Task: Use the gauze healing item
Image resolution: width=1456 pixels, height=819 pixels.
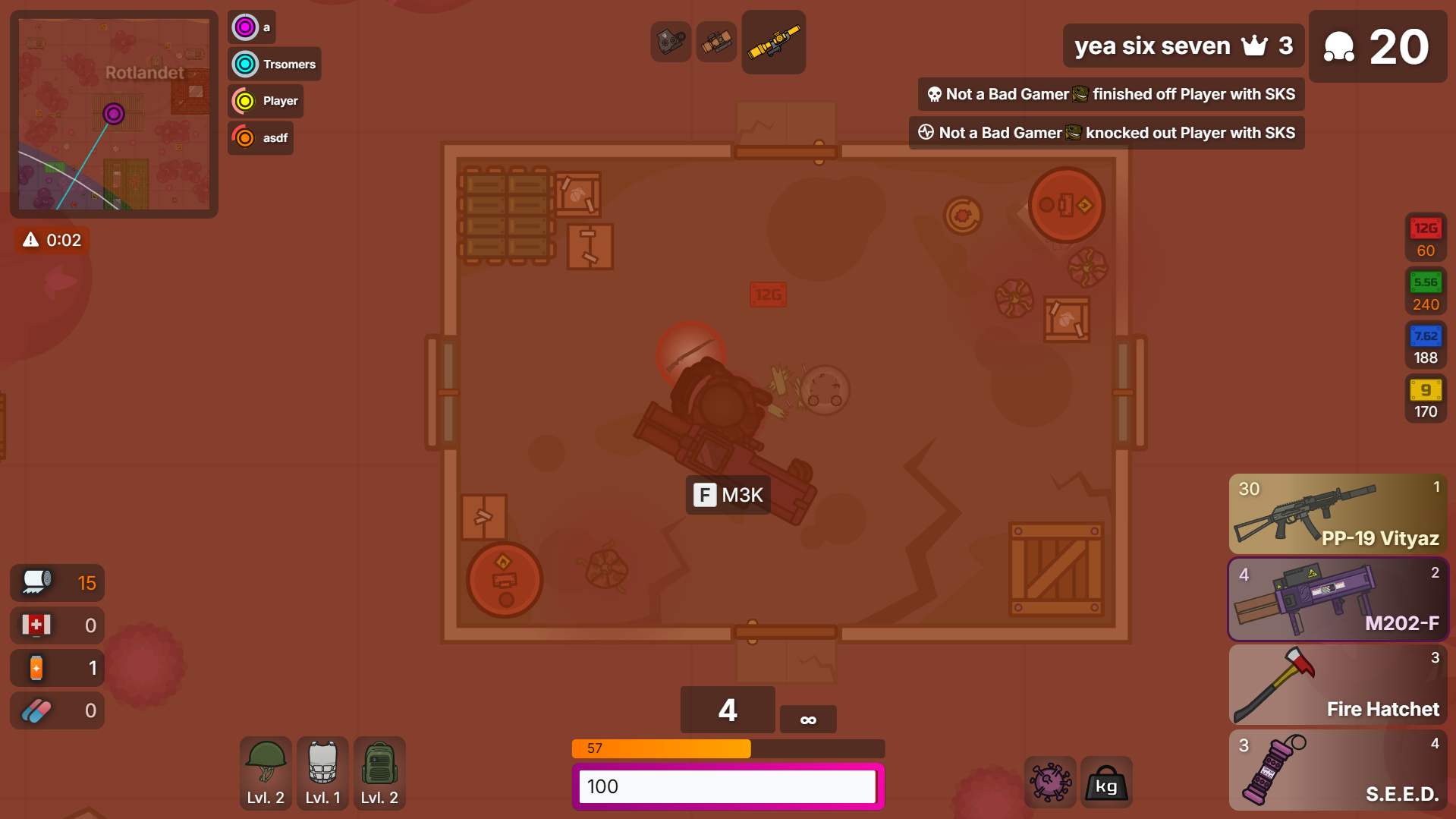Action: click(57, 583)
